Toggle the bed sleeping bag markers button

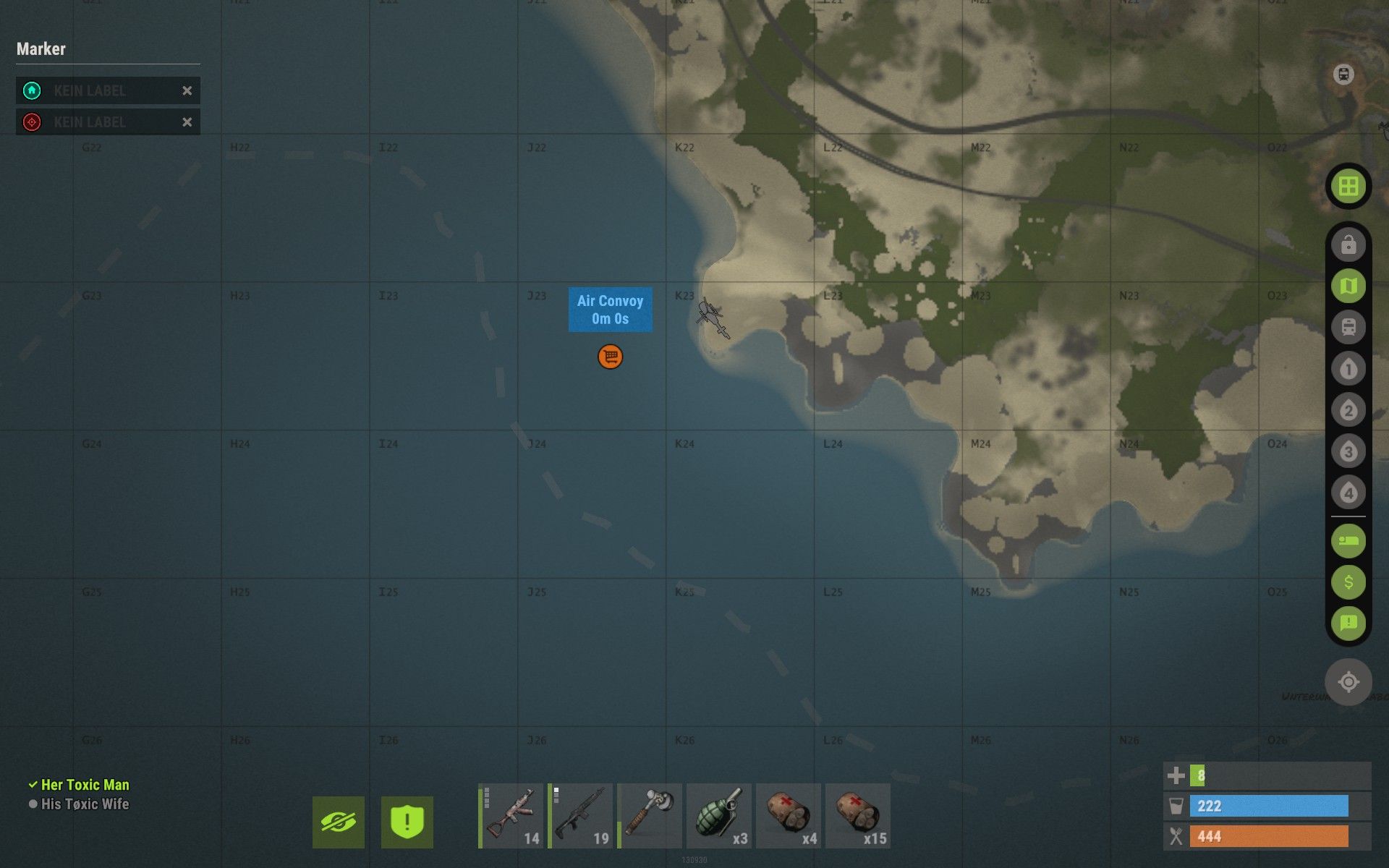tap(1348, 541)
